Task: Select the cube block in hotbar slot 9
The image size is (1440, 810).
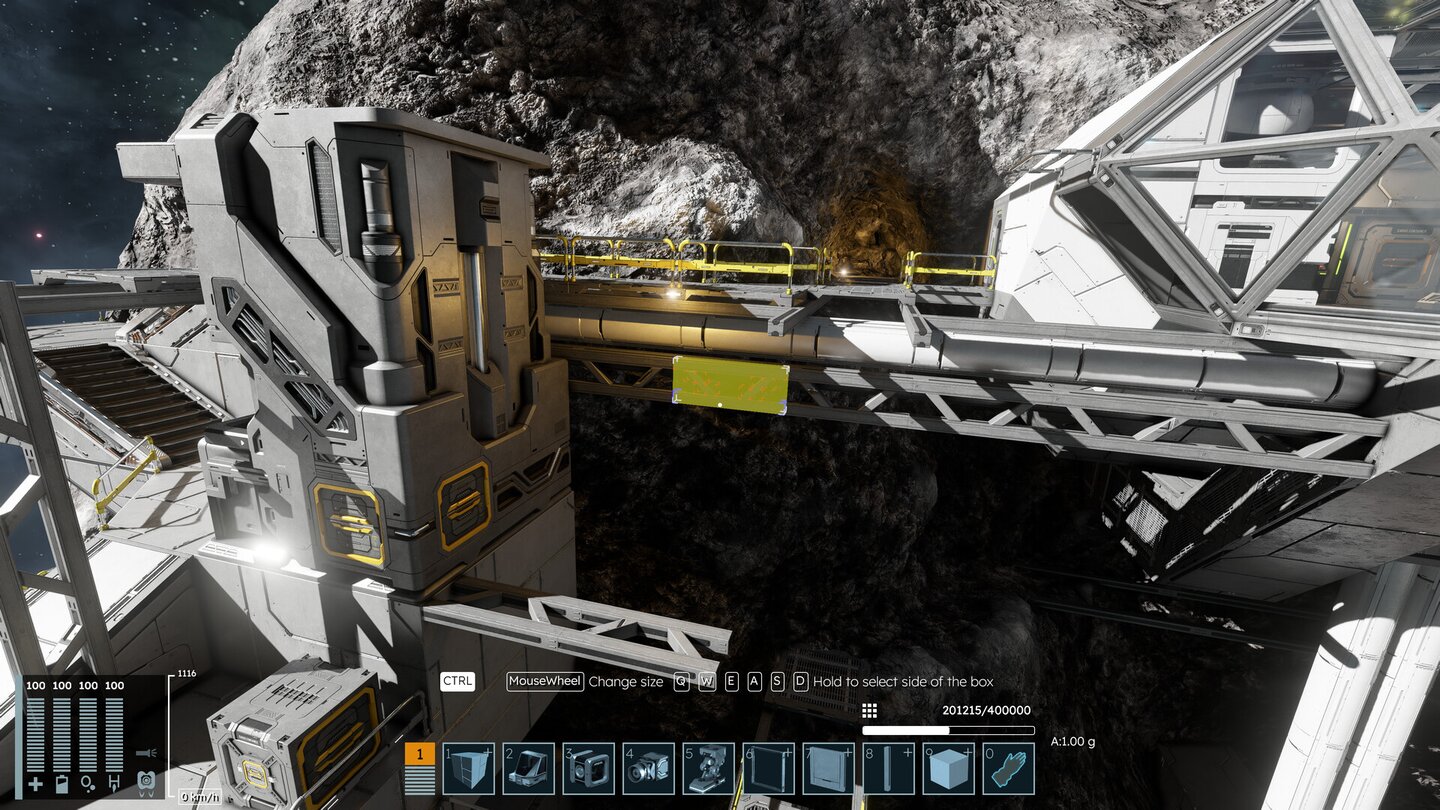Action: 947,768
